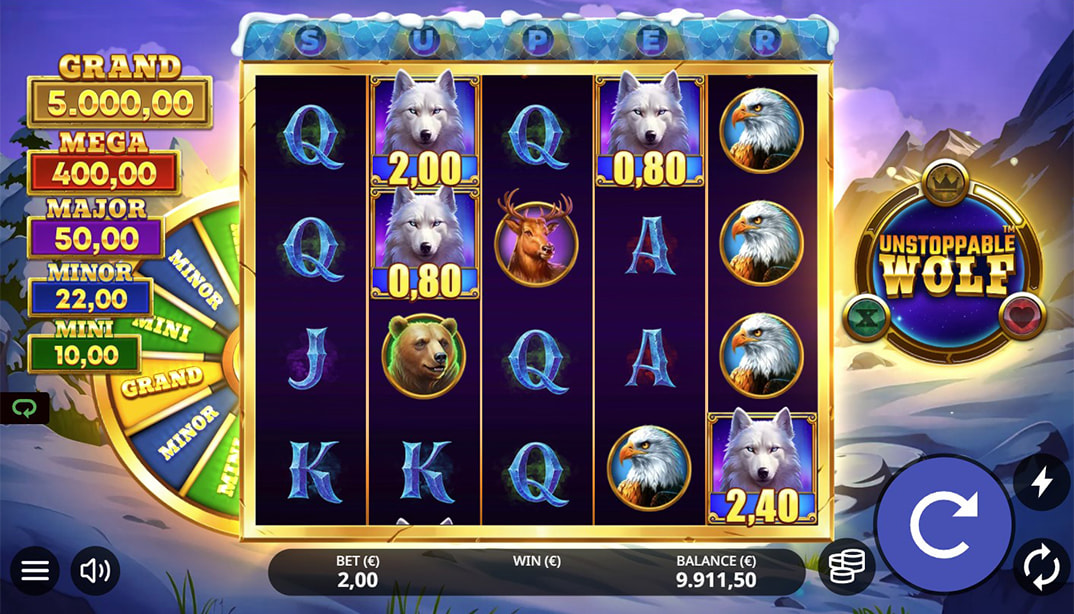Image resolution: width=1074 pixels, height=614 pixels.
Task: Open autoplay with the circular arrows button
Action: 1041,566
